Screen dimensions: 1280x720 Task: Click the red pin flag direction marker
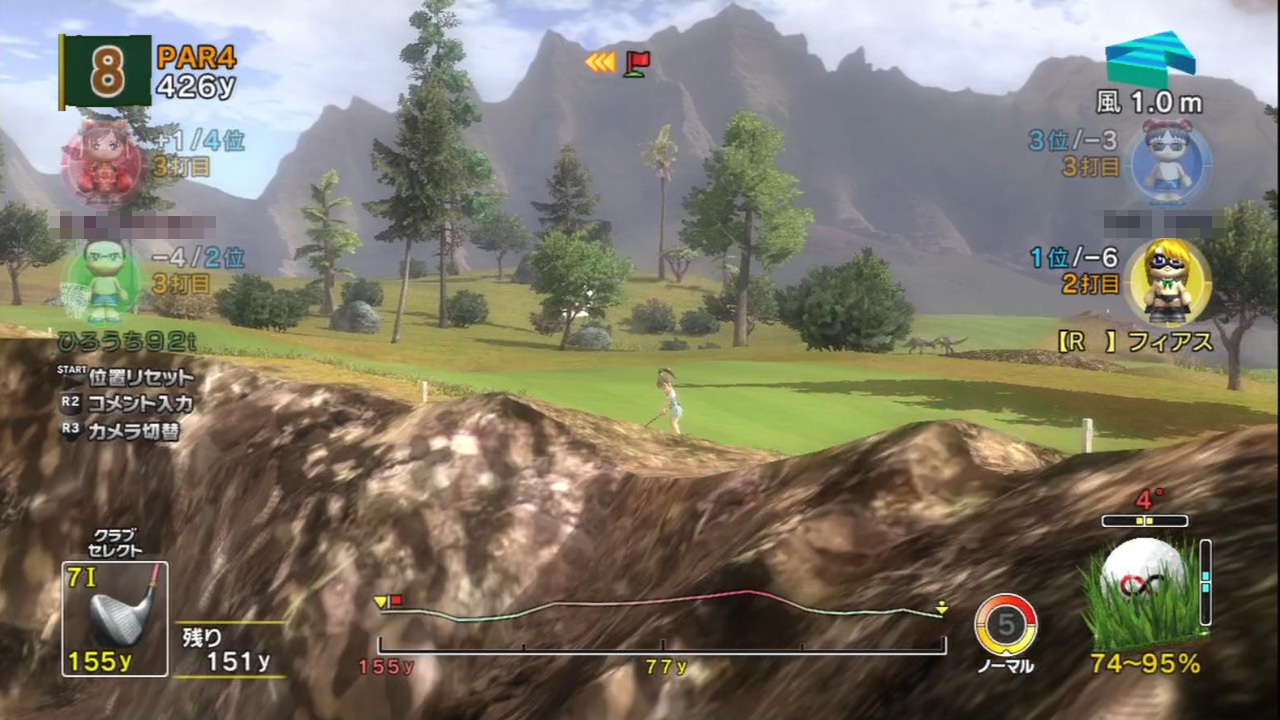(x=636, y=63)
